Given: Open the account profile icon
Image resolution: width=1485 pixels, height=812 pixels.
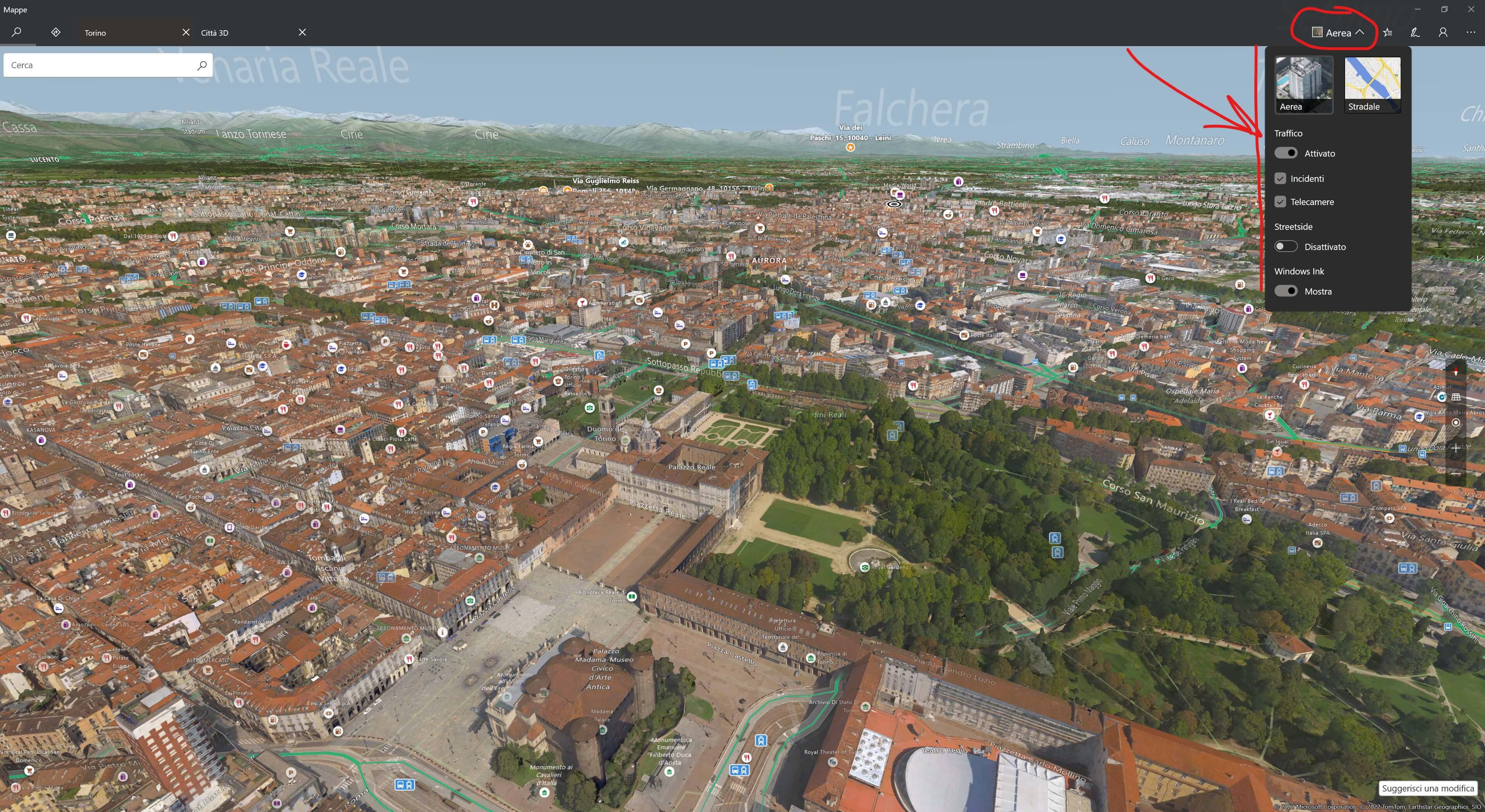Looking at the screenshot, I should tap(1443, 33).
